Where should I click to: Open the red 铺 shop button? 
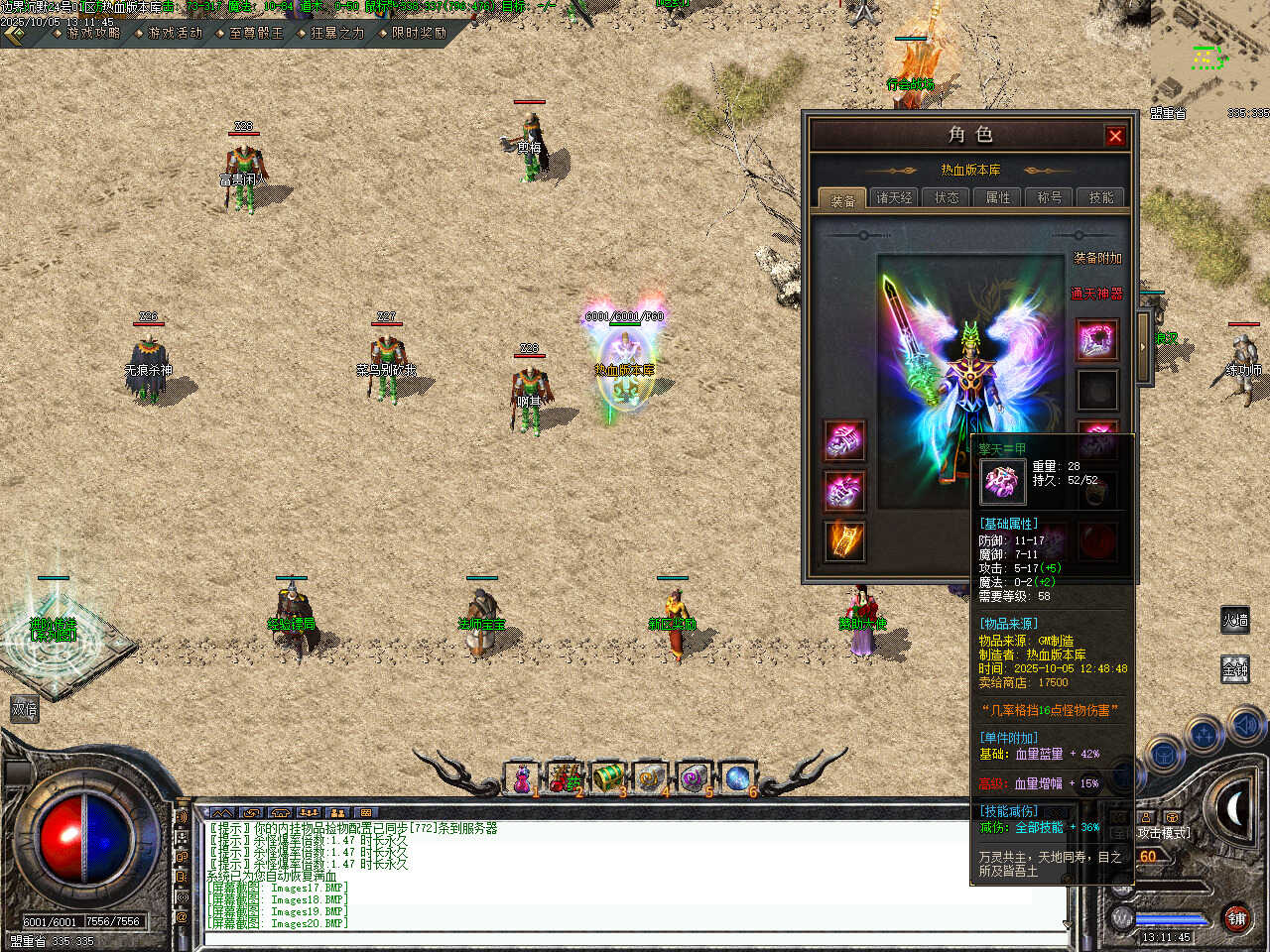(x=1236, y=918)
